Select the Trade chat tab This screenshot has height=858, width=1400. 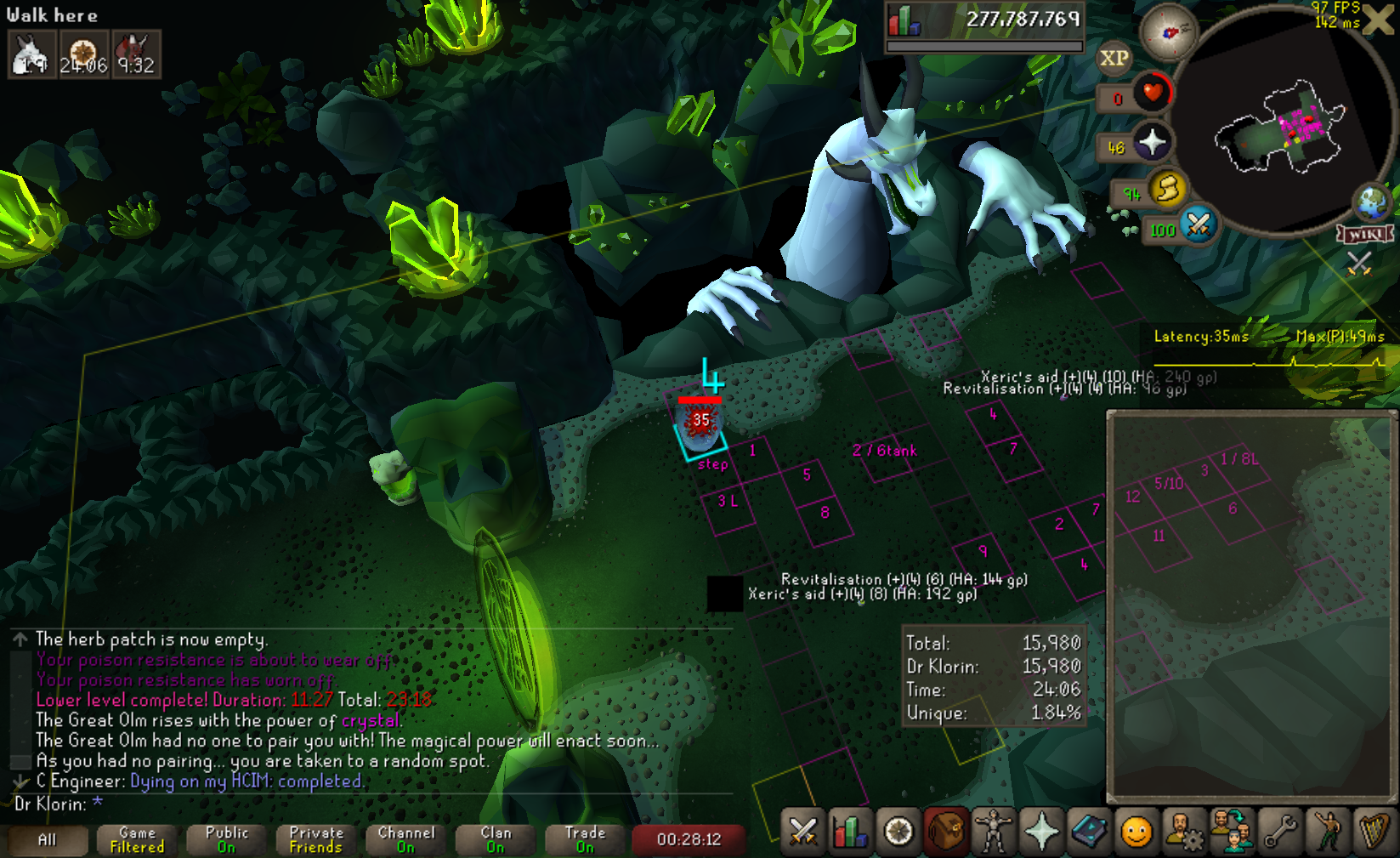point(585,839)
